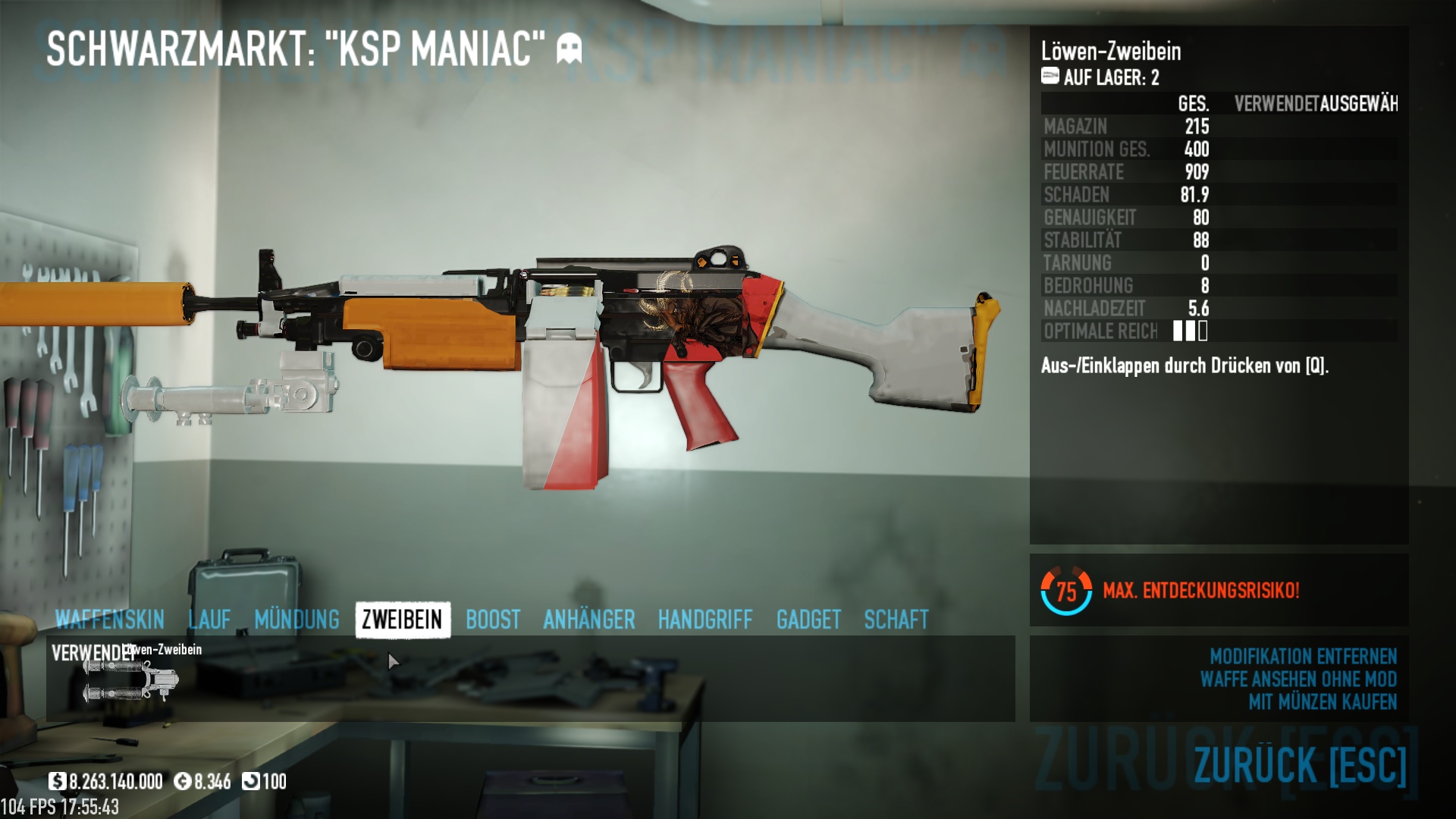The width and height of the screenshot is (1456, 819).
Task: Go back with Zurück button
Action: [1300, 764]
